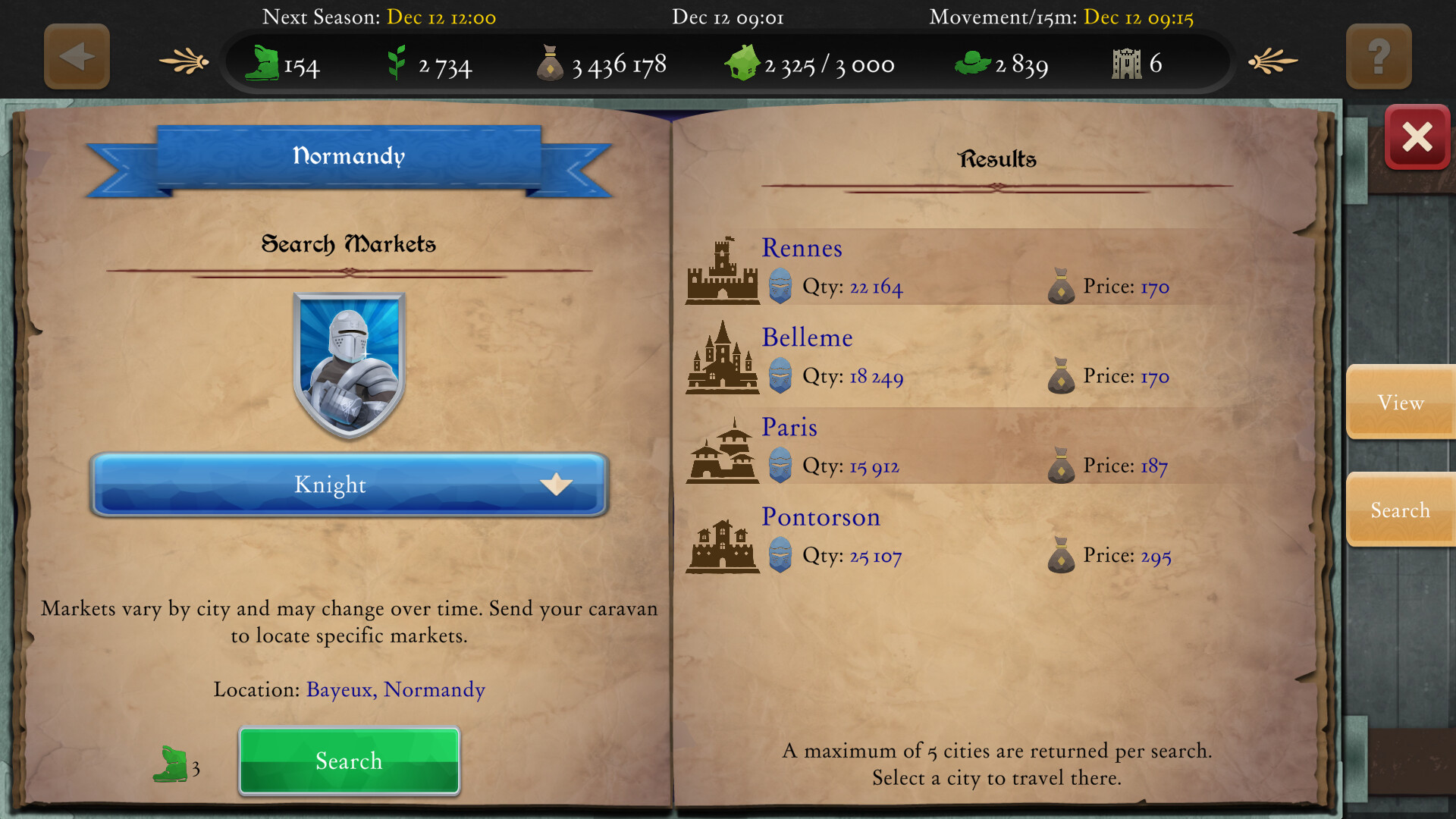Click the green house population icon

pyautogui.click(x=743, y=63)
